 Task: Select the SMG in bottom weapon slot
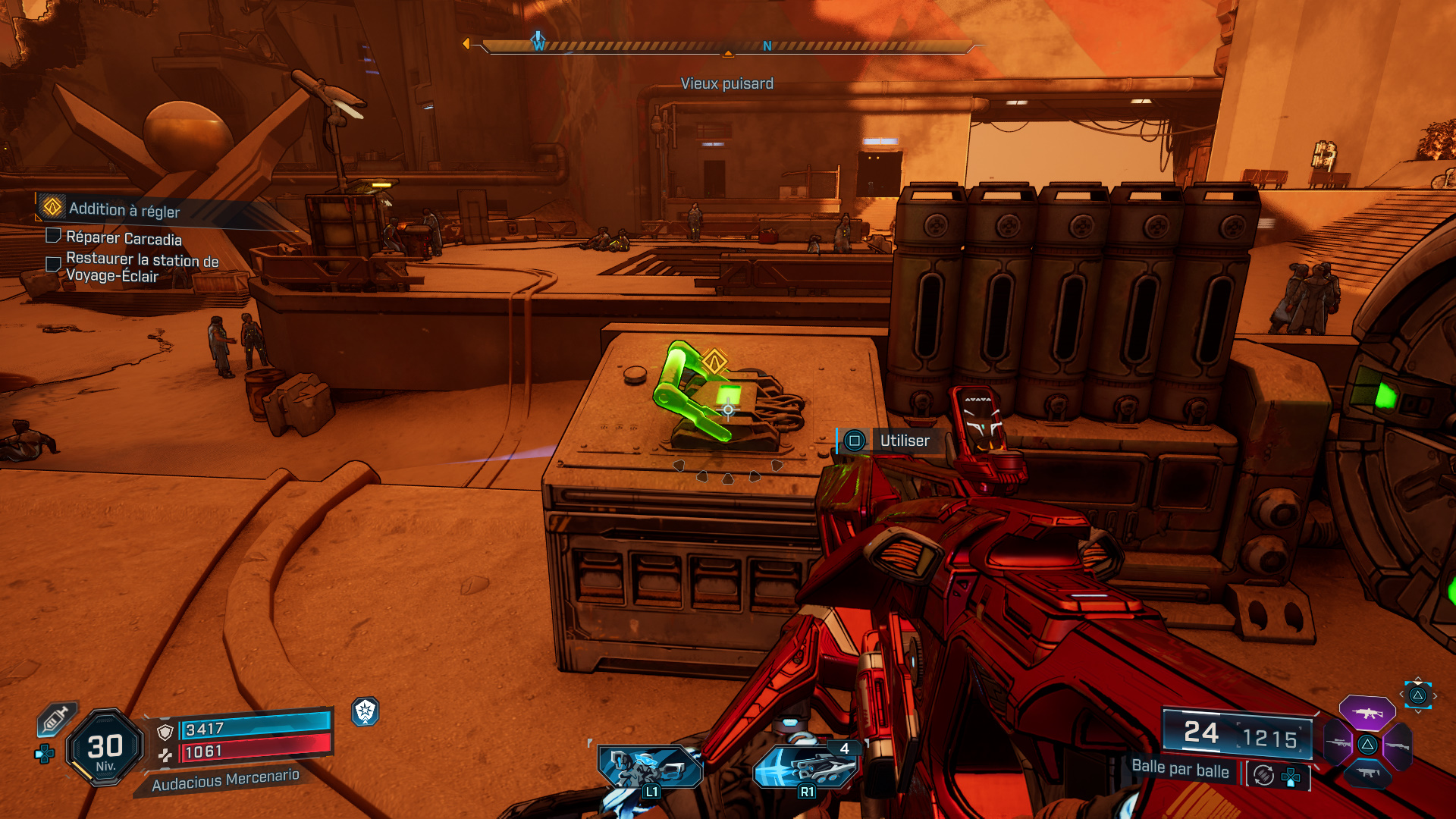(x=1367, y=773)
